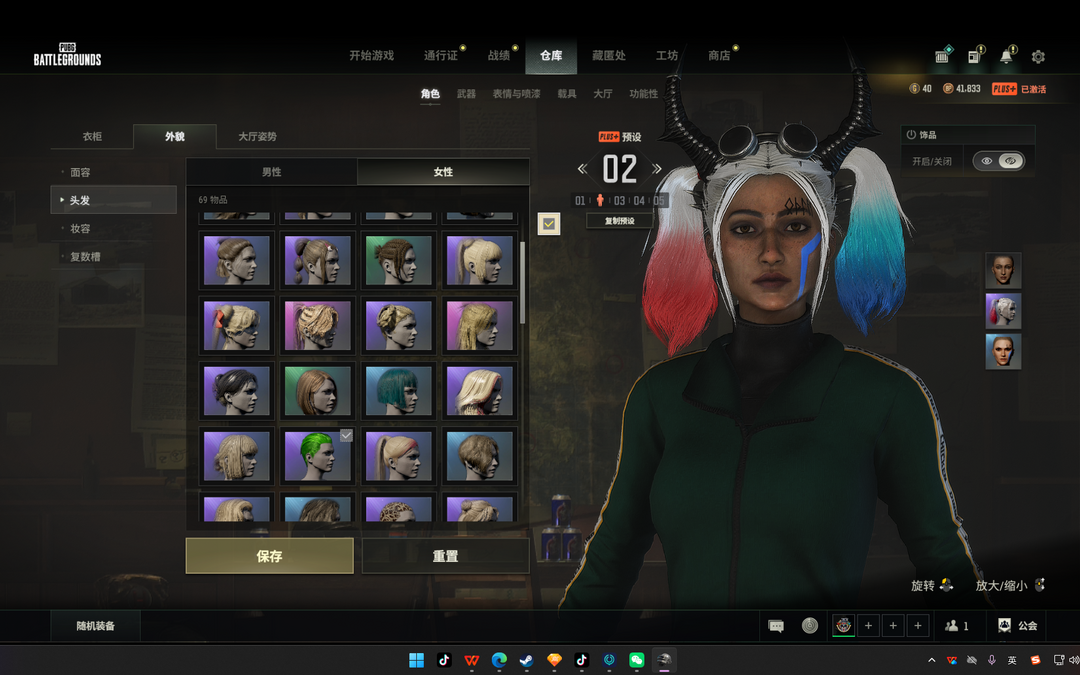Pick the green mohawk hairstyle
Image resolution: width=1080 pixels, height=675 pixels.
click(x=317, y=456)
